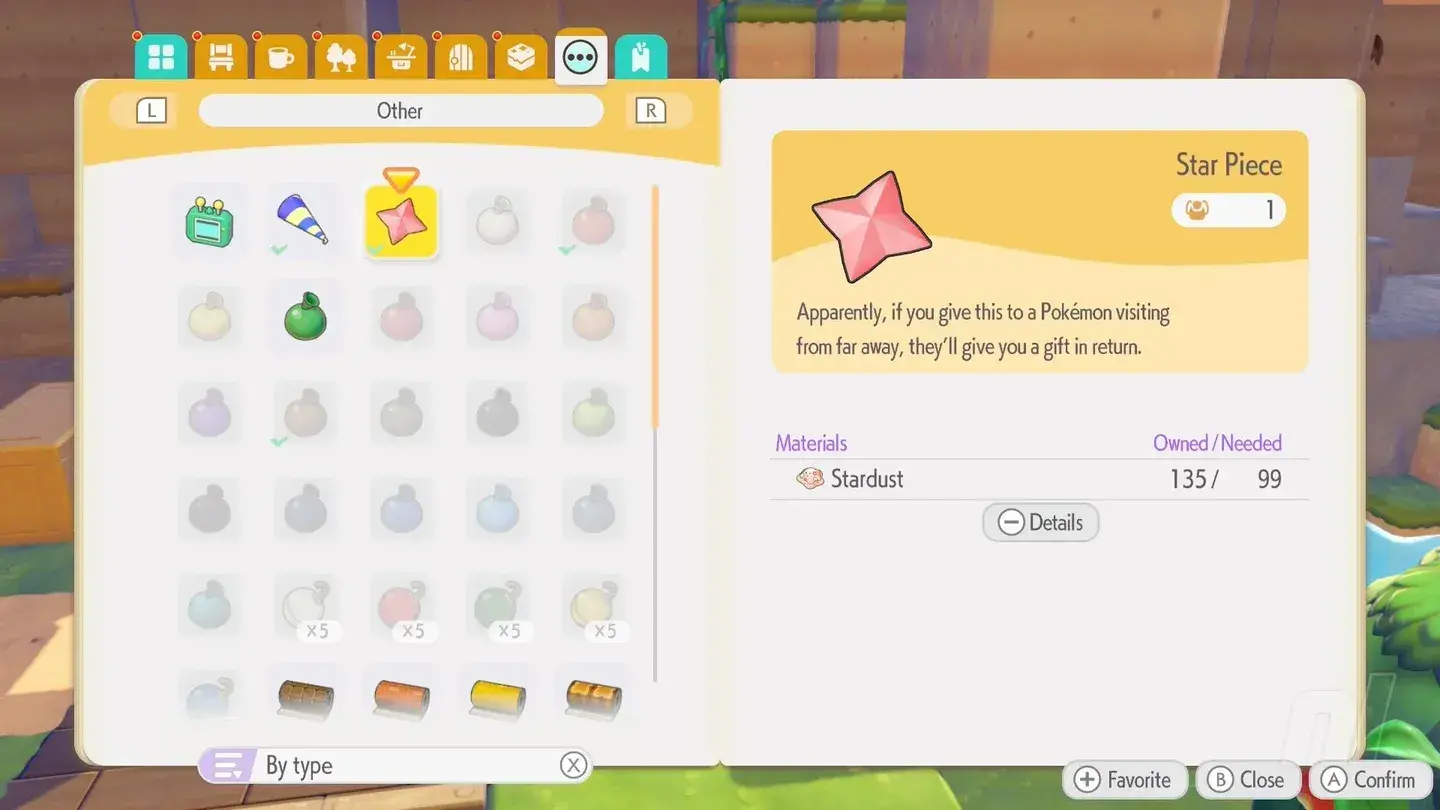1440x810 pixels.
Task: Open the teal favorites bookmark tab
Action: [x=641, y=57]
